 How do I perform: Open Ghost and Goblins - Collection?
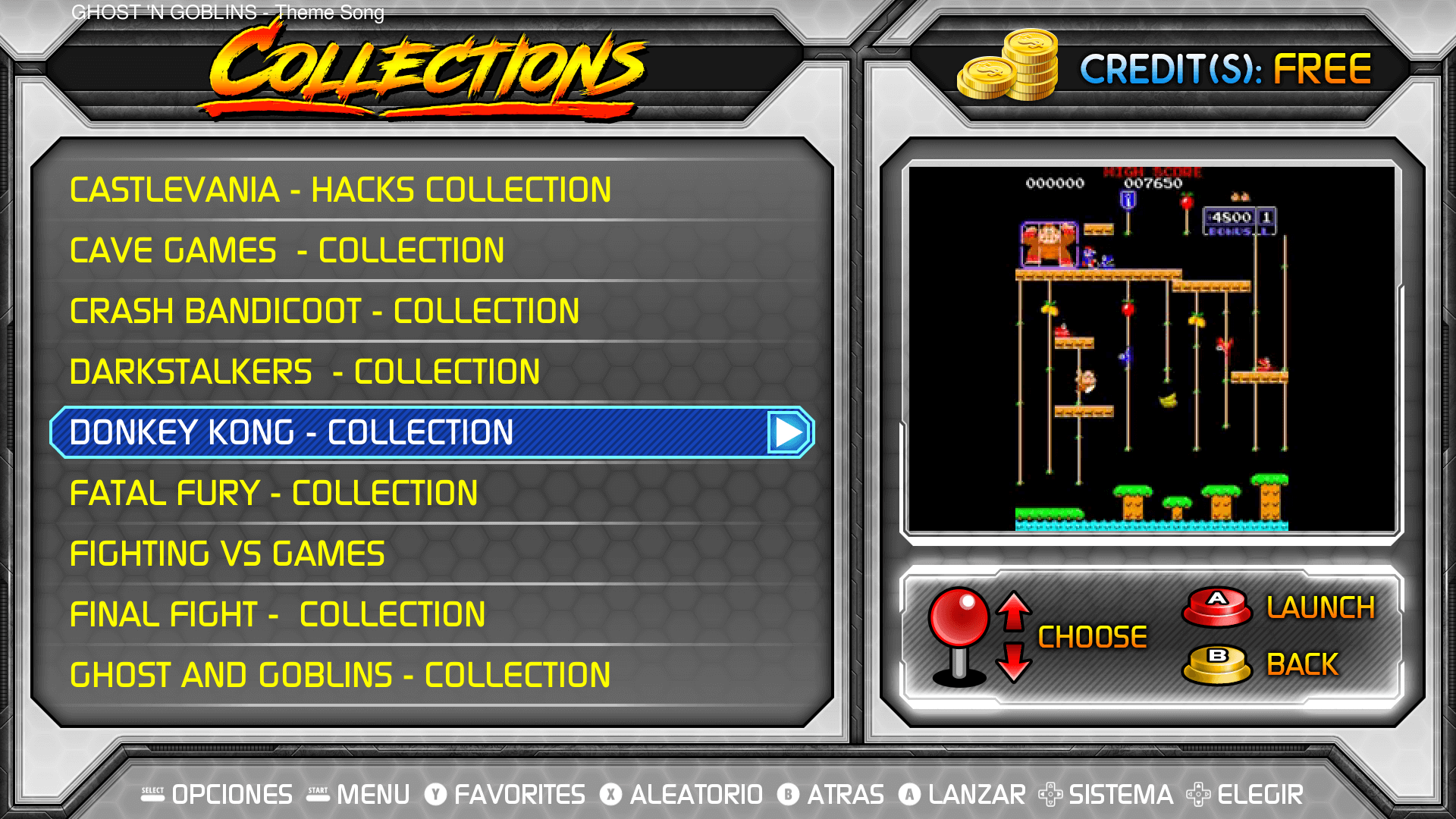point(340,675)
